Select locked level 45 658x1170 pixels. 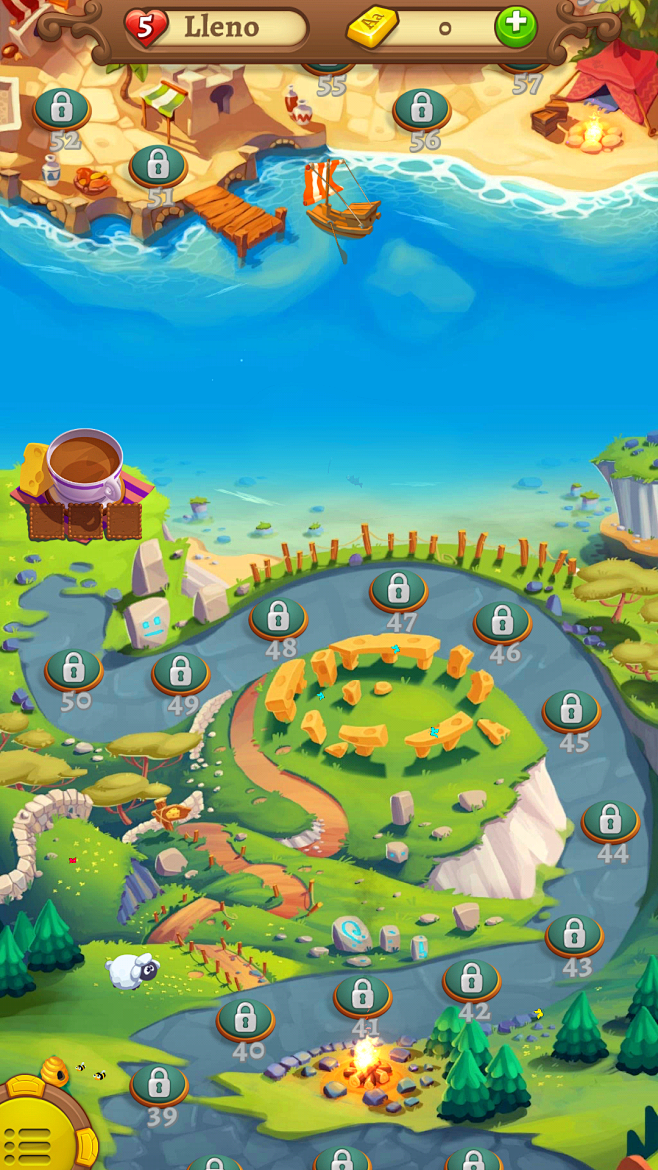point(571,710)
